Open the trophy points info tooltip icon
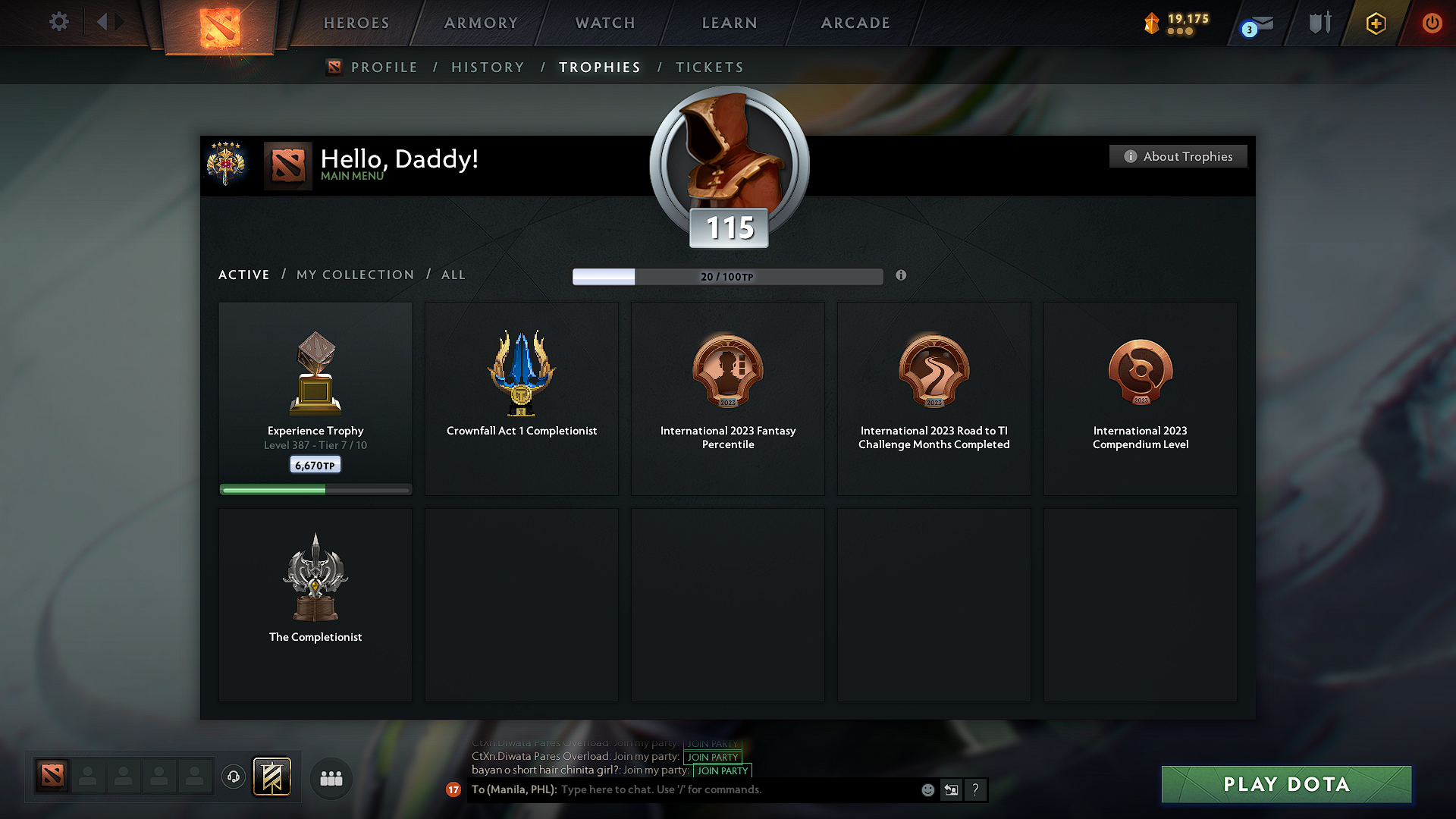Viewport: 1456px width, 819px height. (x=901, y=276)
